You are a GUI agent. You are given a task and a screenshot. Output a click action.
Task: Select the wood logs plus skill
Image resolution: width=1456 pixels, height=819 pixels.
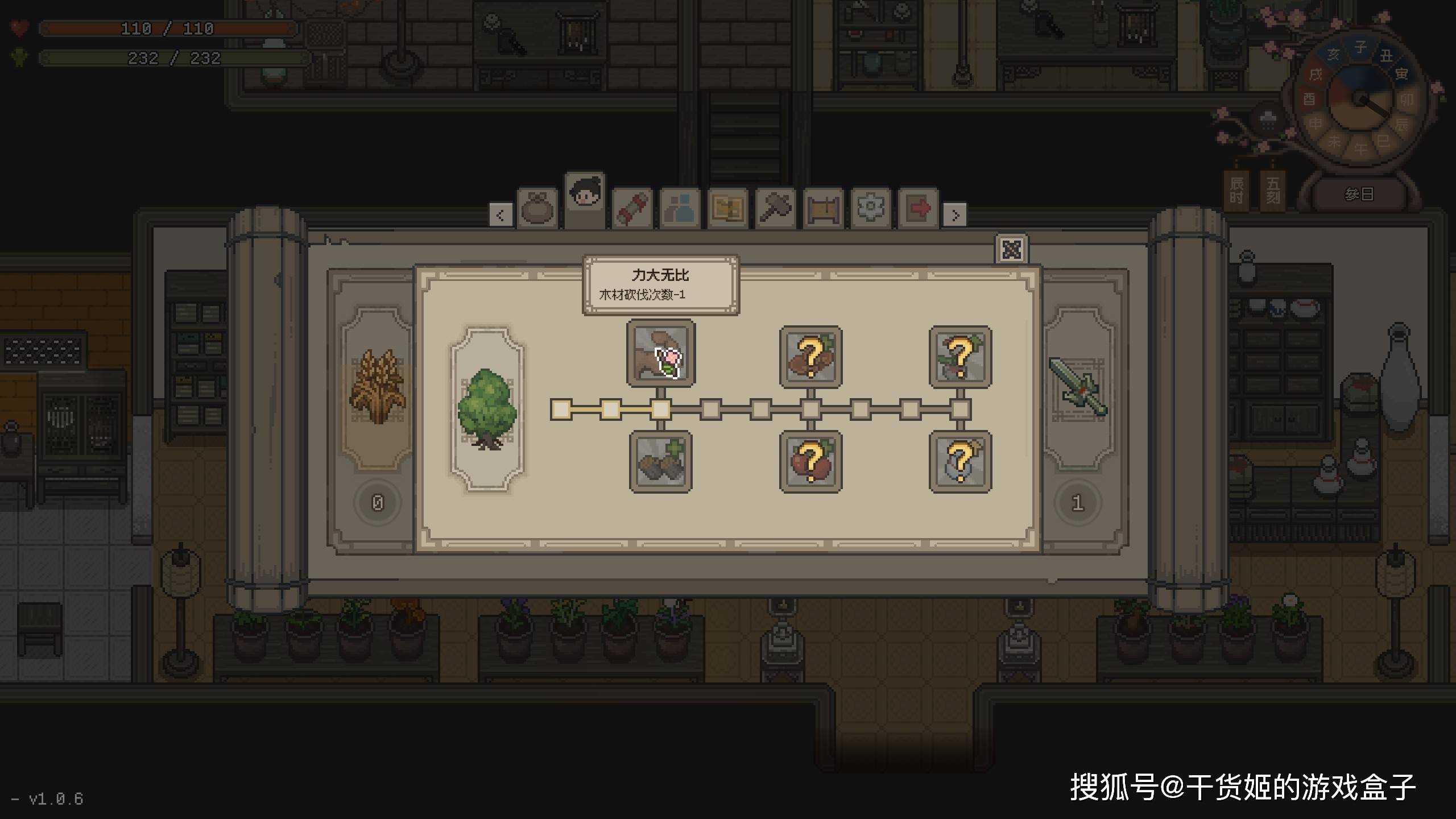(x=660, y=462)
